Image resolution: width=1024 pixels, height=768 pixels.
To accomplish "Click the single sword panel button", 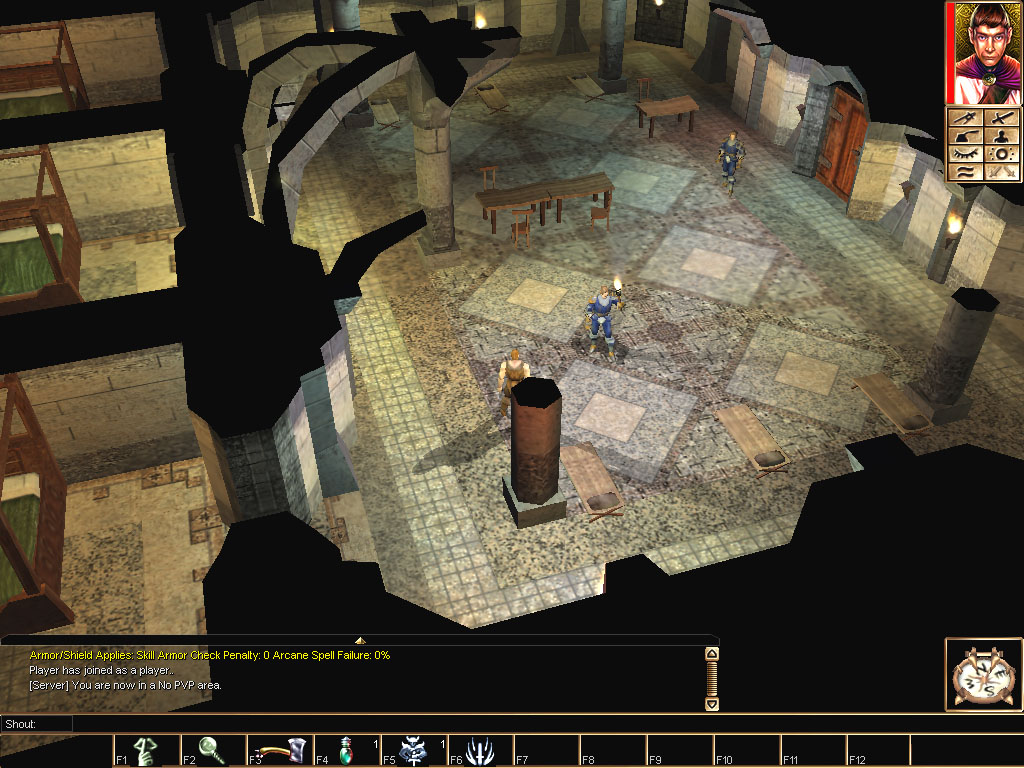I will point(1001,118).
